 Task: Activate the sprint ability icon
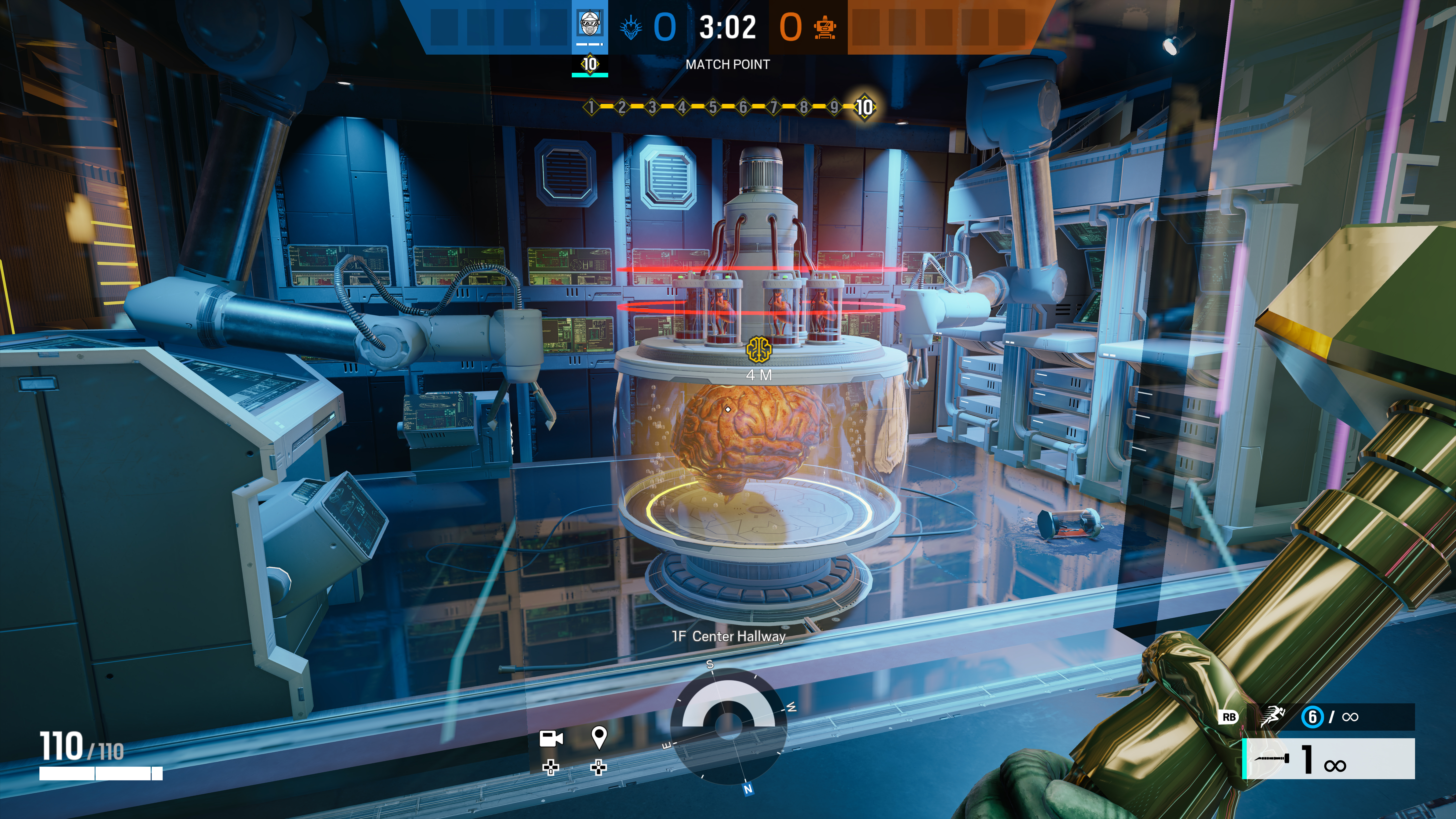point(1272,717)
